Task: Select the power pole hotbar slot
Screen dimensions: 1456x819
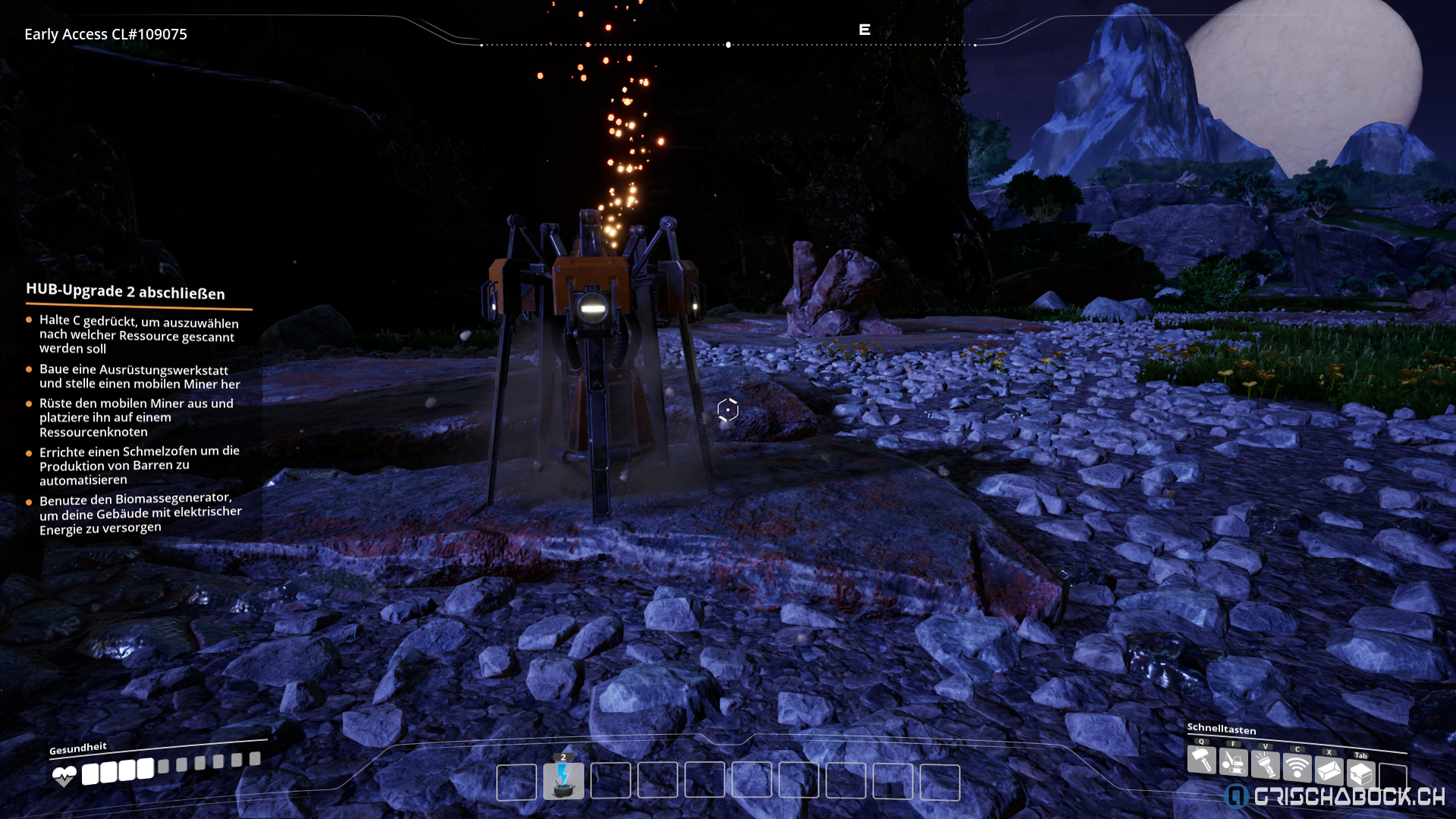Action: tap(563, 781)
